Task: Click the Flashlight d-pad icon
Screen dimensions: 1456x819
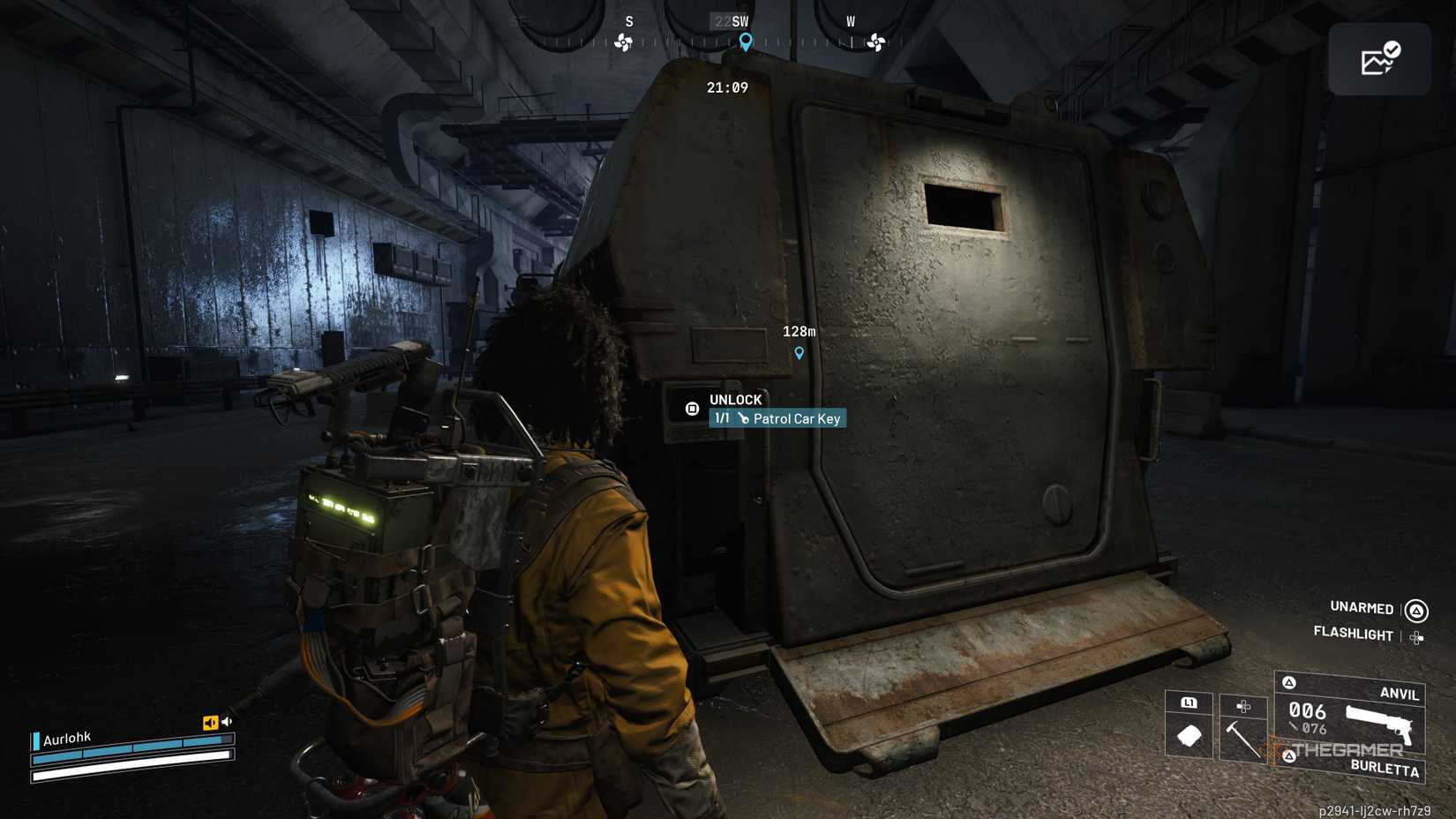Action: pos(1416,635)
